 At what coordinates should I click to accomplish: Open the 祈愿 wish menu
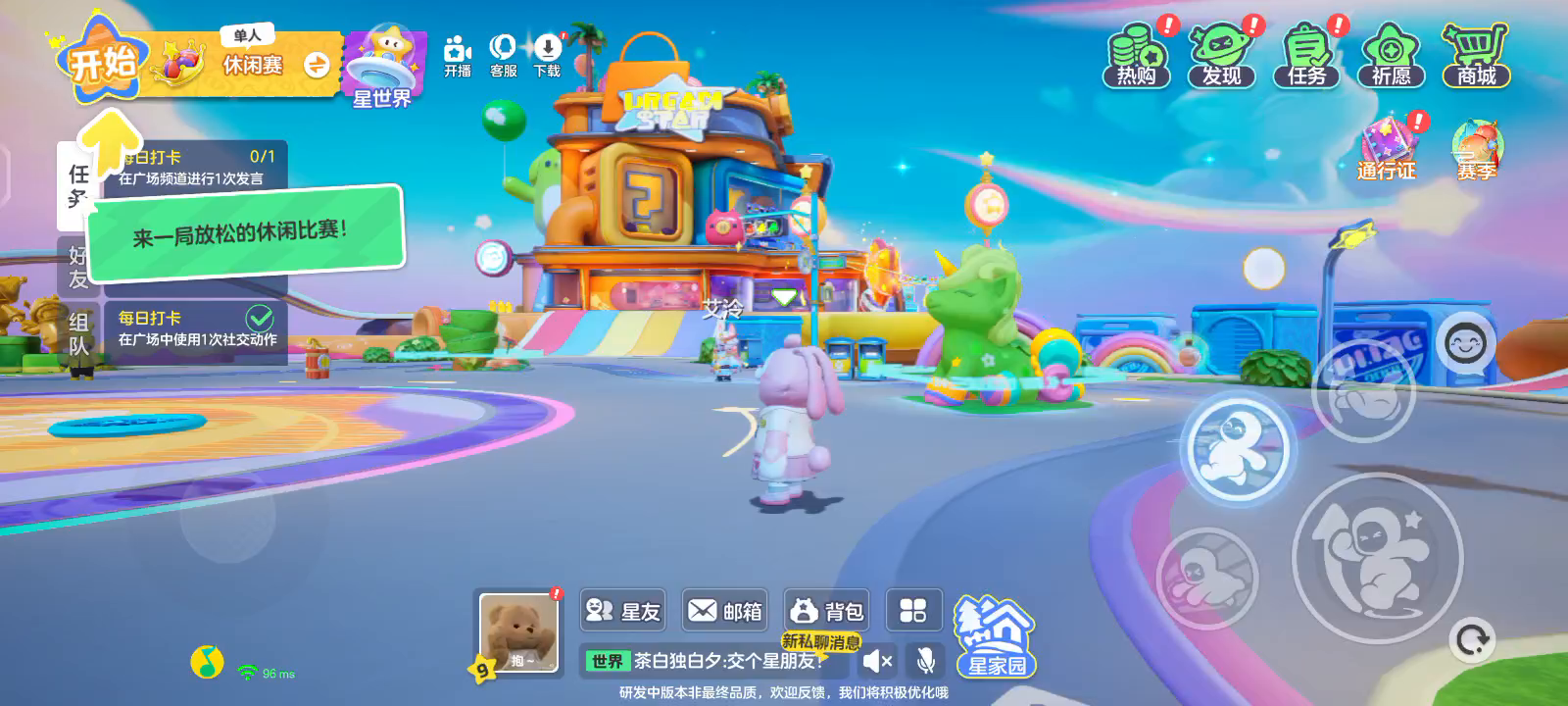click(x=1391, y=57)
